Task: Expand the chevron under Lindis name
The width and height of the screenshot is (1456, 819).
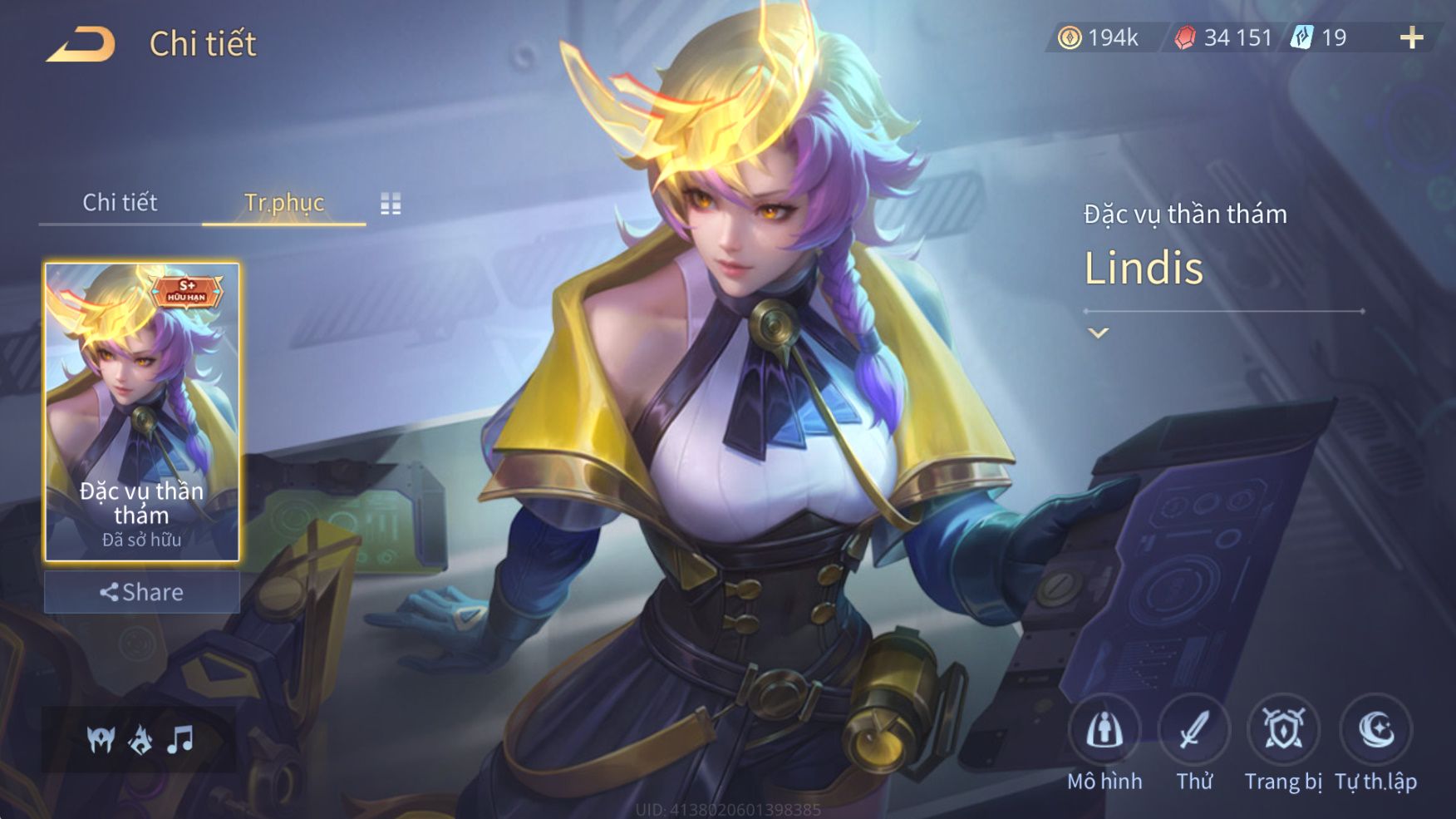Action: [x=1098, y=333]
